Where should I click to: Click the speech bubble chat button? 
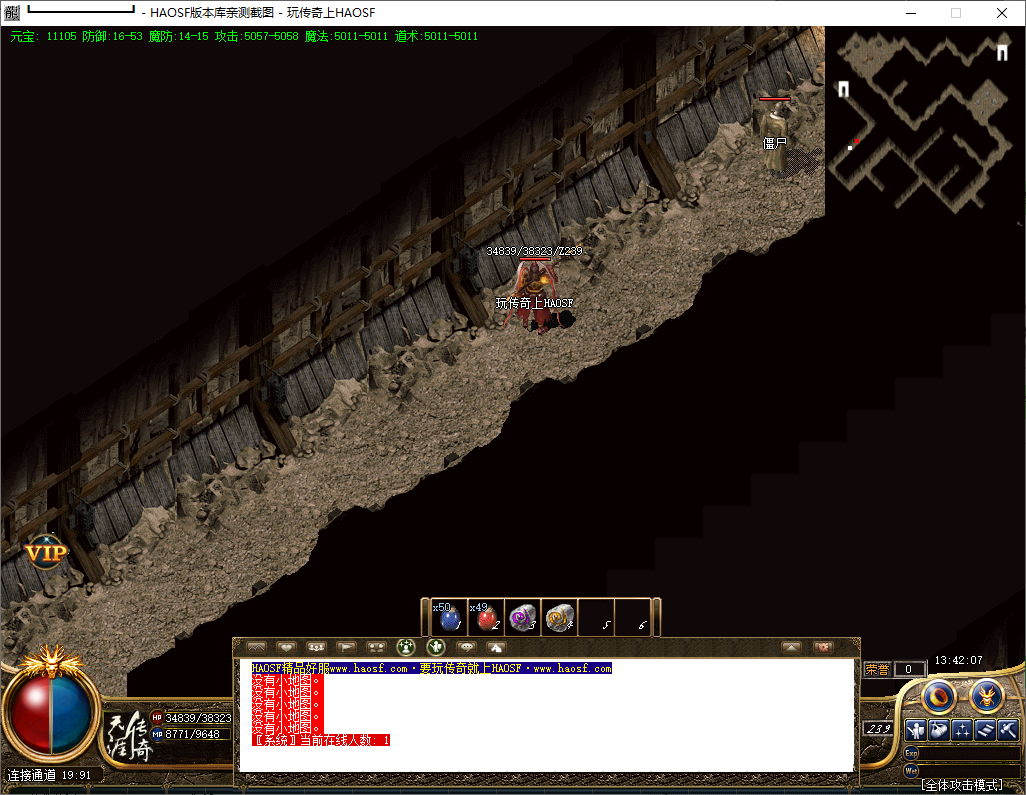pos(466,647)
